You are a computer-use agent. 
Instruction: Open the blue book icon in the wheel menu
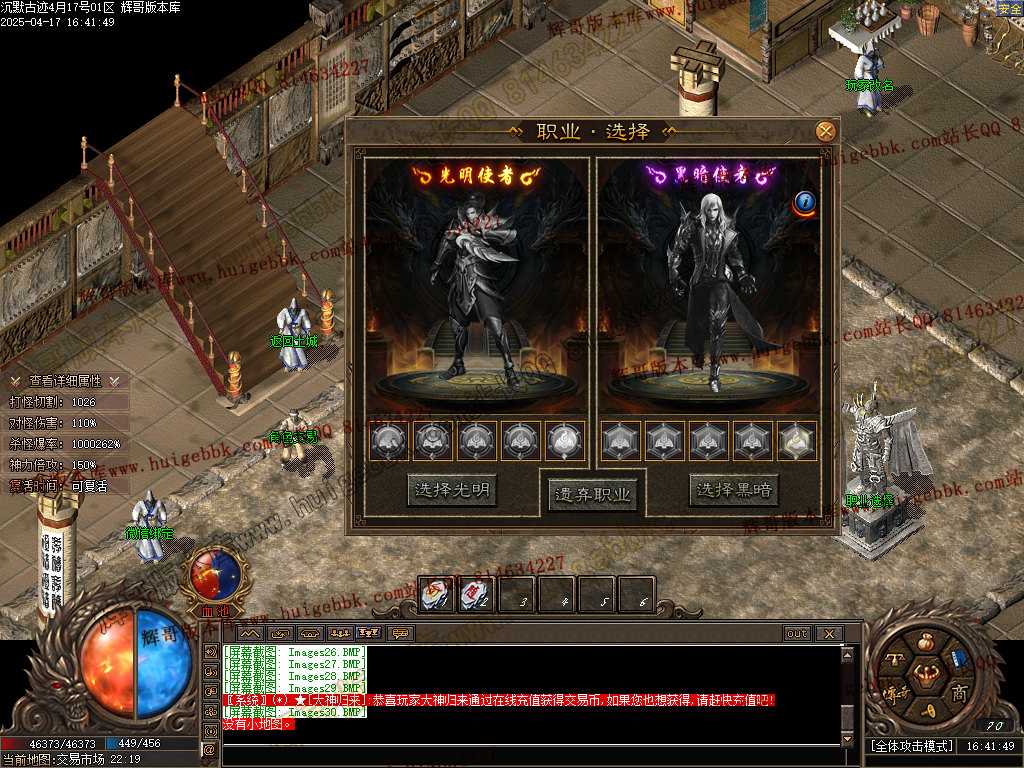click(957, 660)
